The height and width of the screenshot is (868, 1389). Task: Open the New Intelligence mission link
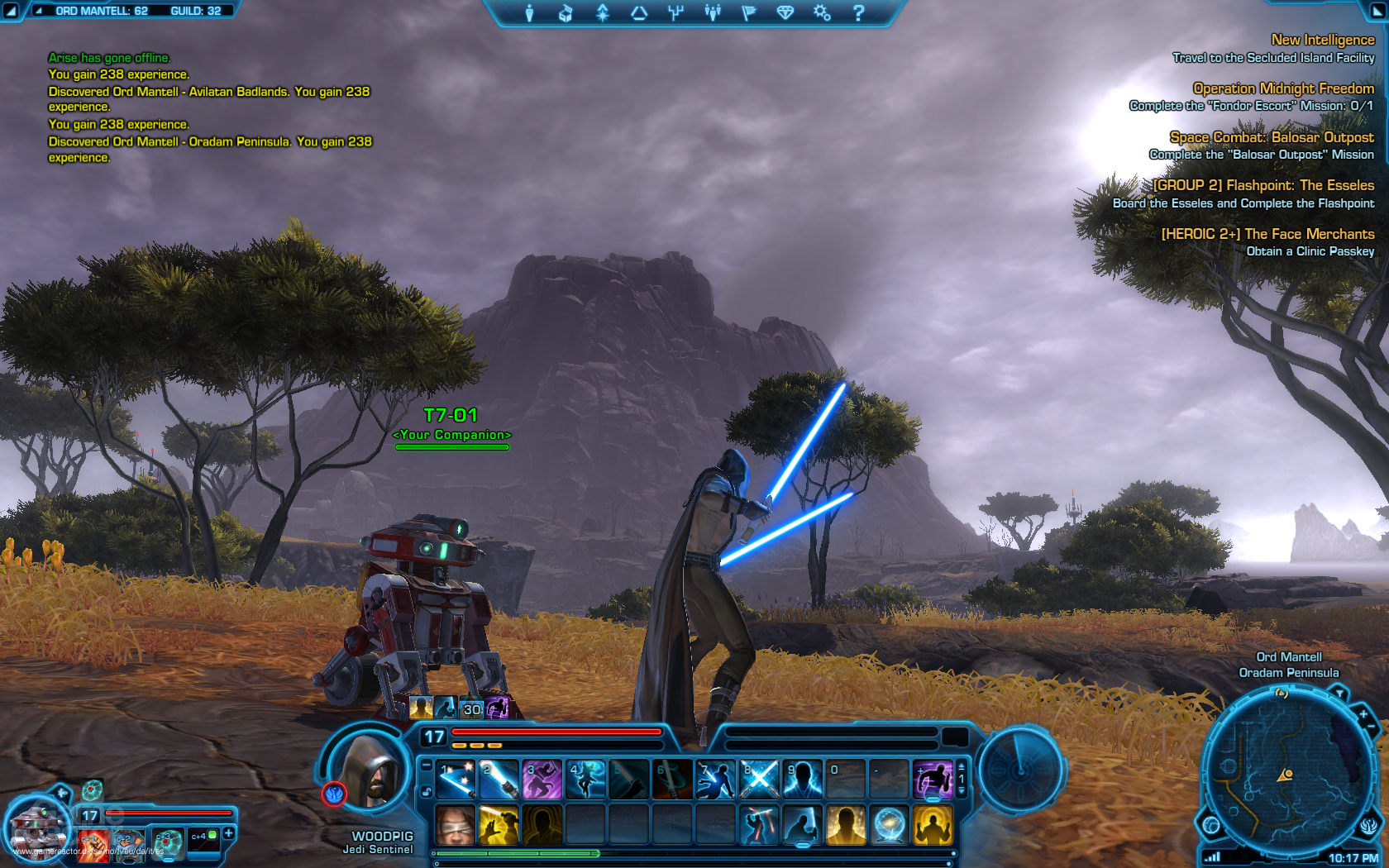pos(1321,40)
